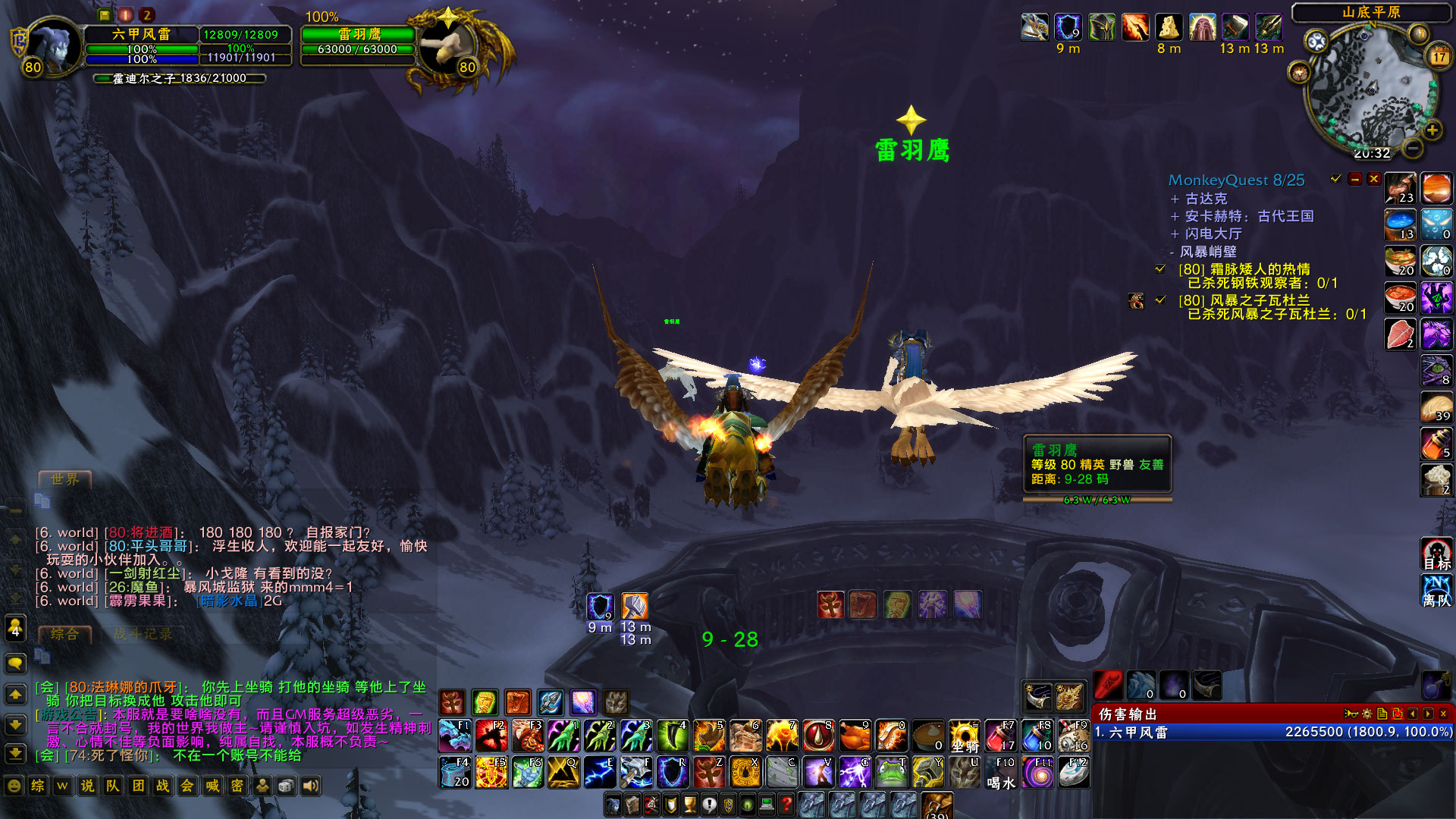Click the trumpet report icon on 伤害输出 bar
Screen dimensions: 1456x819
[1351, 714]
